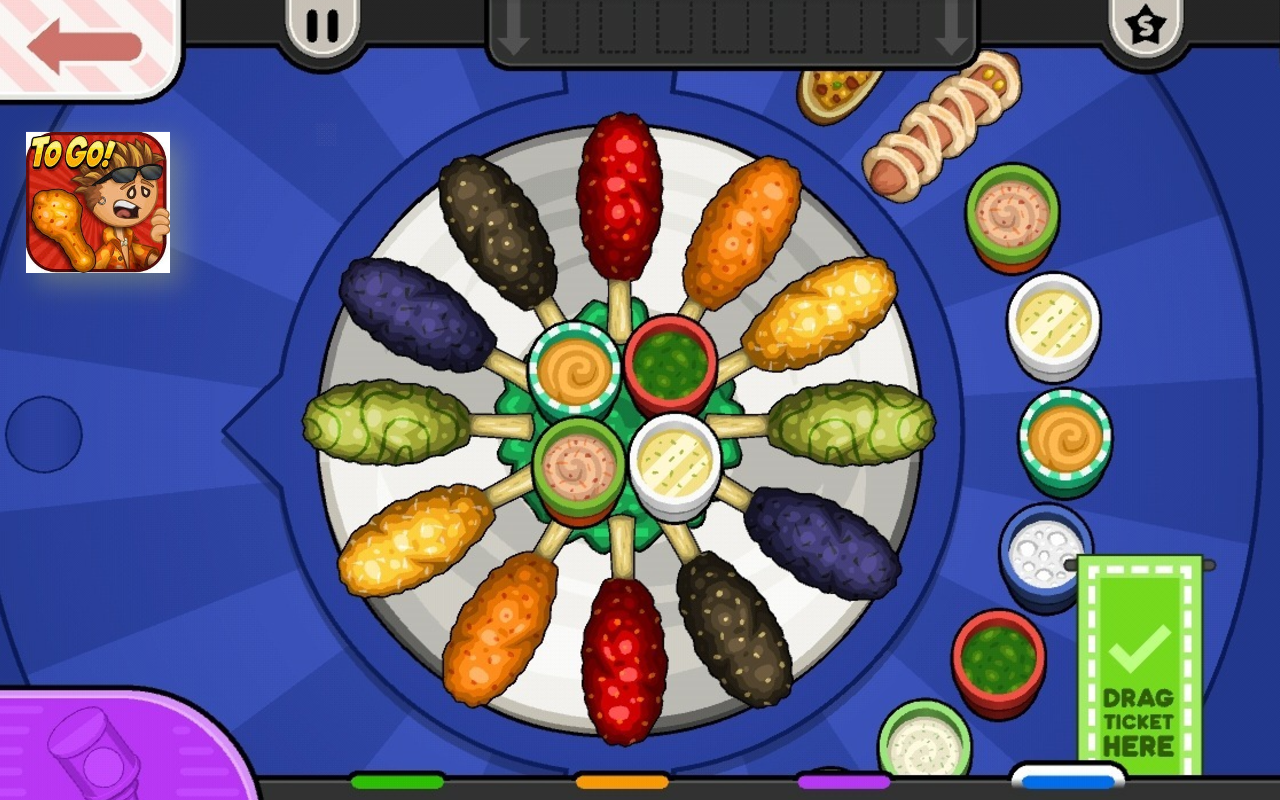
Task: Switch to the green station tab
Action: 397,781
